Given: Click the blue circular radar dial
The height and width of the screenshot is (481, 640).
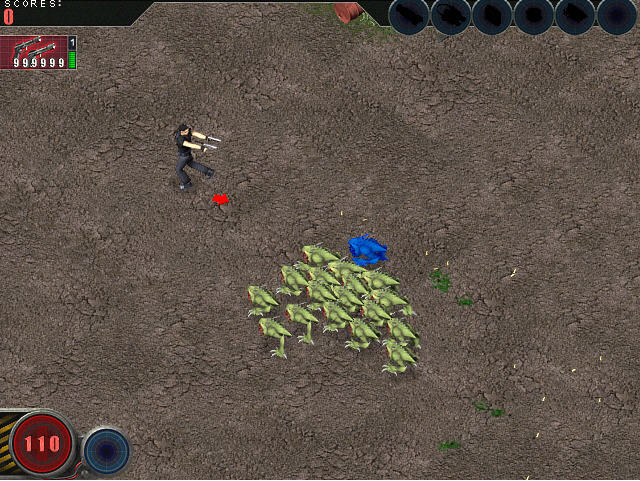Looking at the screenshot, I should [x=105, y=450].
